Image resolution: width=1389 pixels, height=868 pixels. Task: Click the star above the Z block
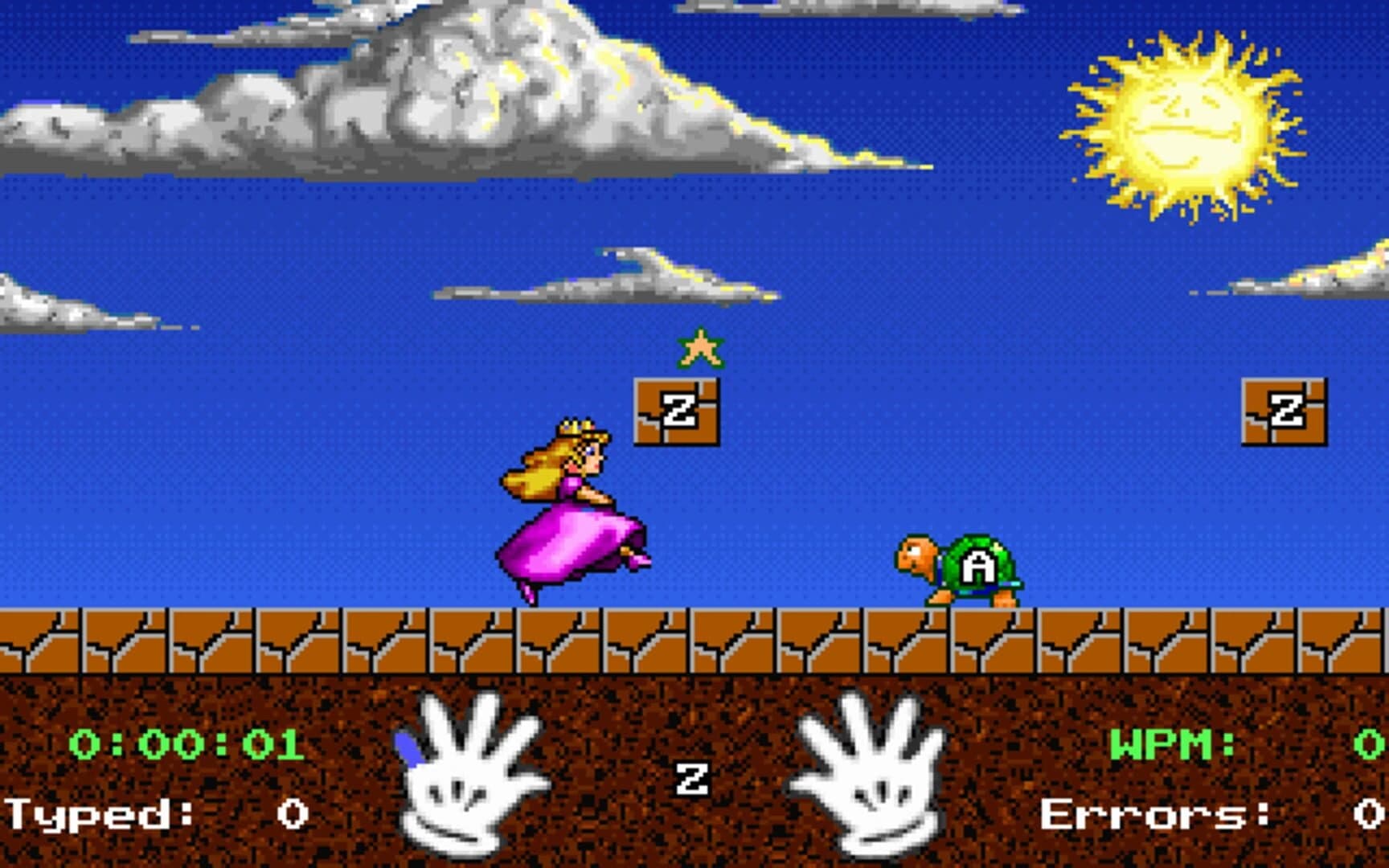(701, 348)
